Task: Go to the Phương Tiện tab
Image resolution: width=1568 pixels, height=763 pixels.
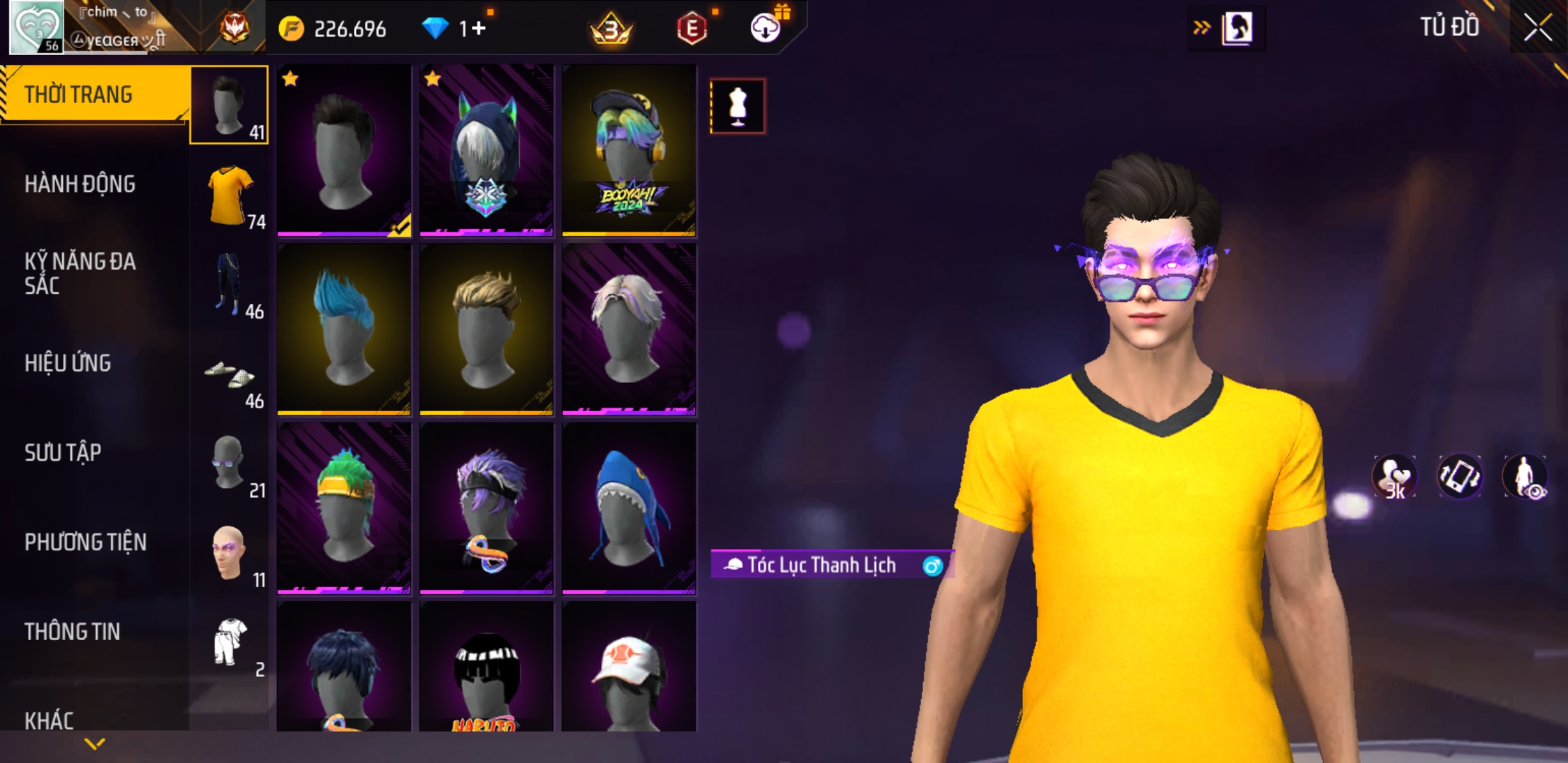Action: pyautogui.click(x=85, y=542)
